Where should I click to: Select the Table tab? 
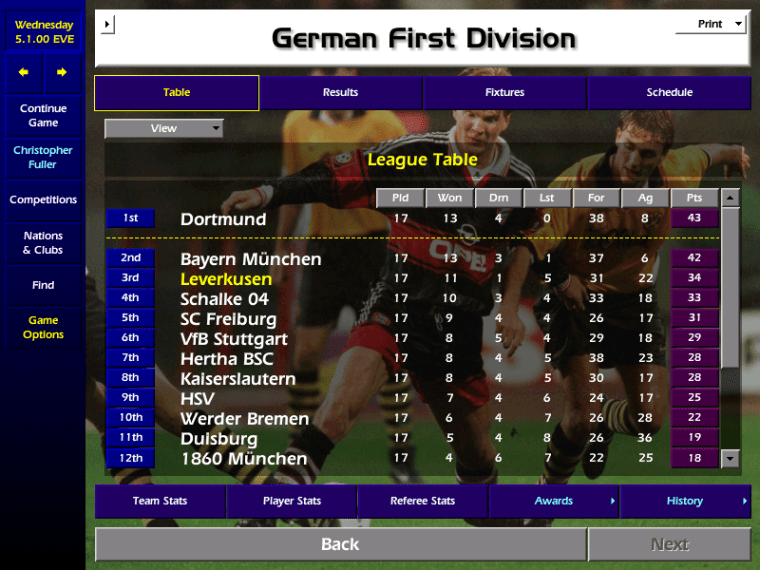point(177,93)
